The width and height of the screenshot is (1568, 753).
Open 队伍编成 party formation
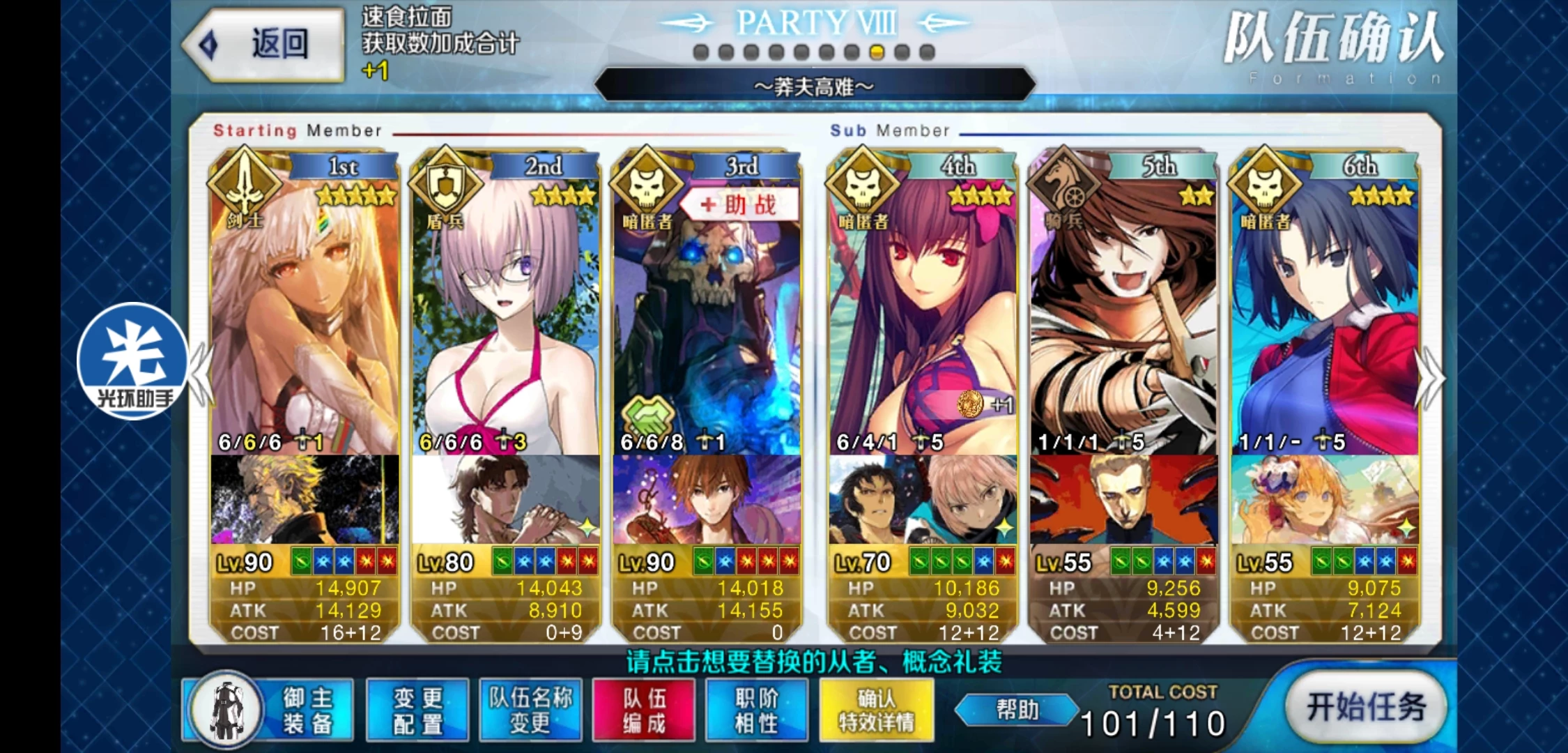(644, 710)
